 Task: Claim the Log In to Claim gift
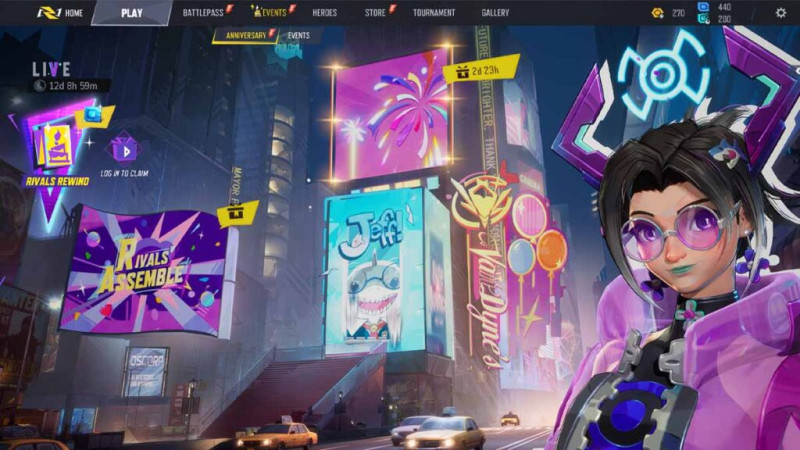click(x=124, y=151)
